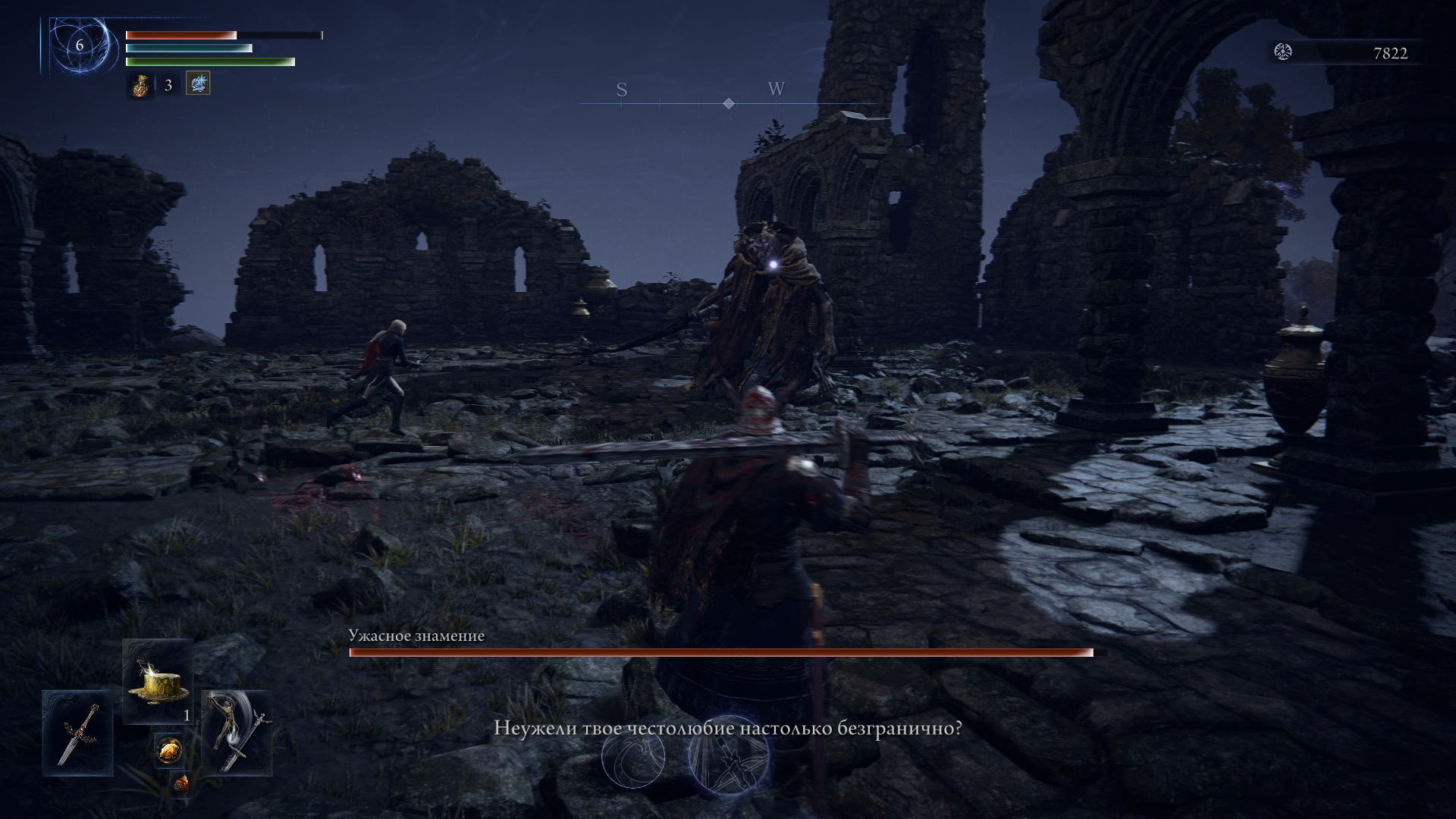Activate the sword beam ultimate art
Image resolution: width=1456 pixels, height=819 pixels.
728,755
